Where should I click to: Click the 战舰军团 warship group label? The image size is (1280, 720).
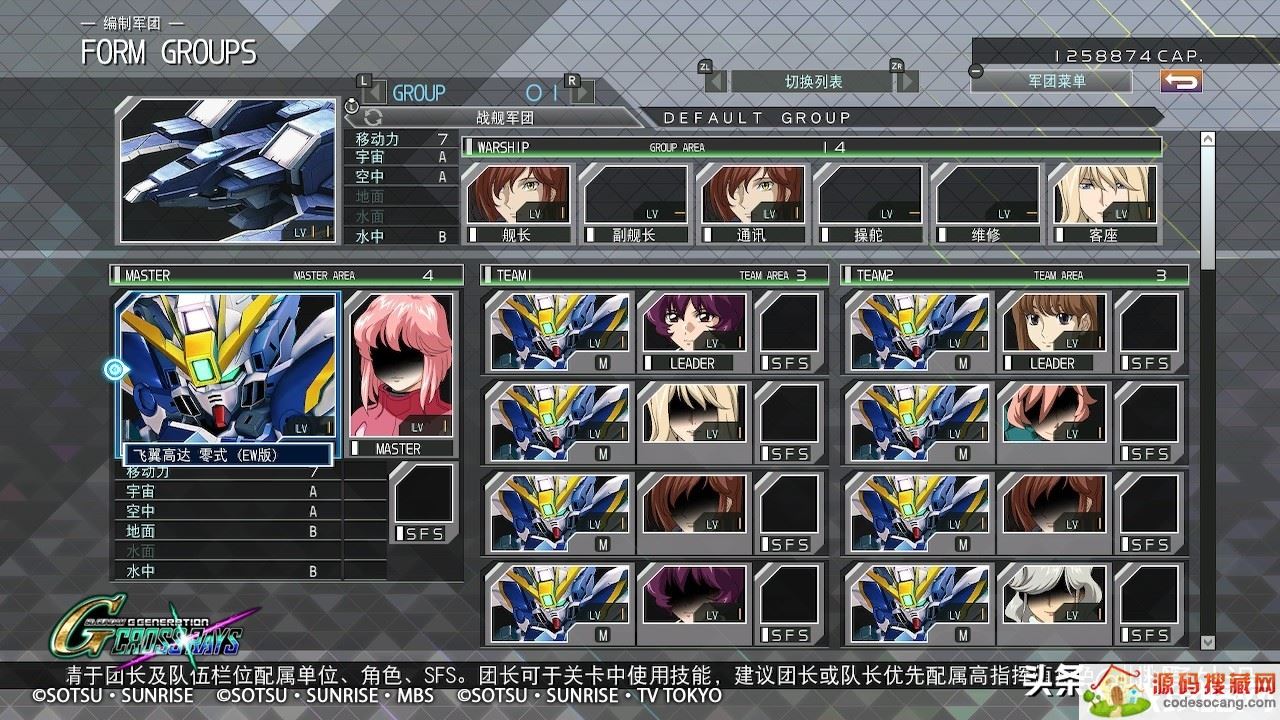pyautogui.click(x=505, y=117)
